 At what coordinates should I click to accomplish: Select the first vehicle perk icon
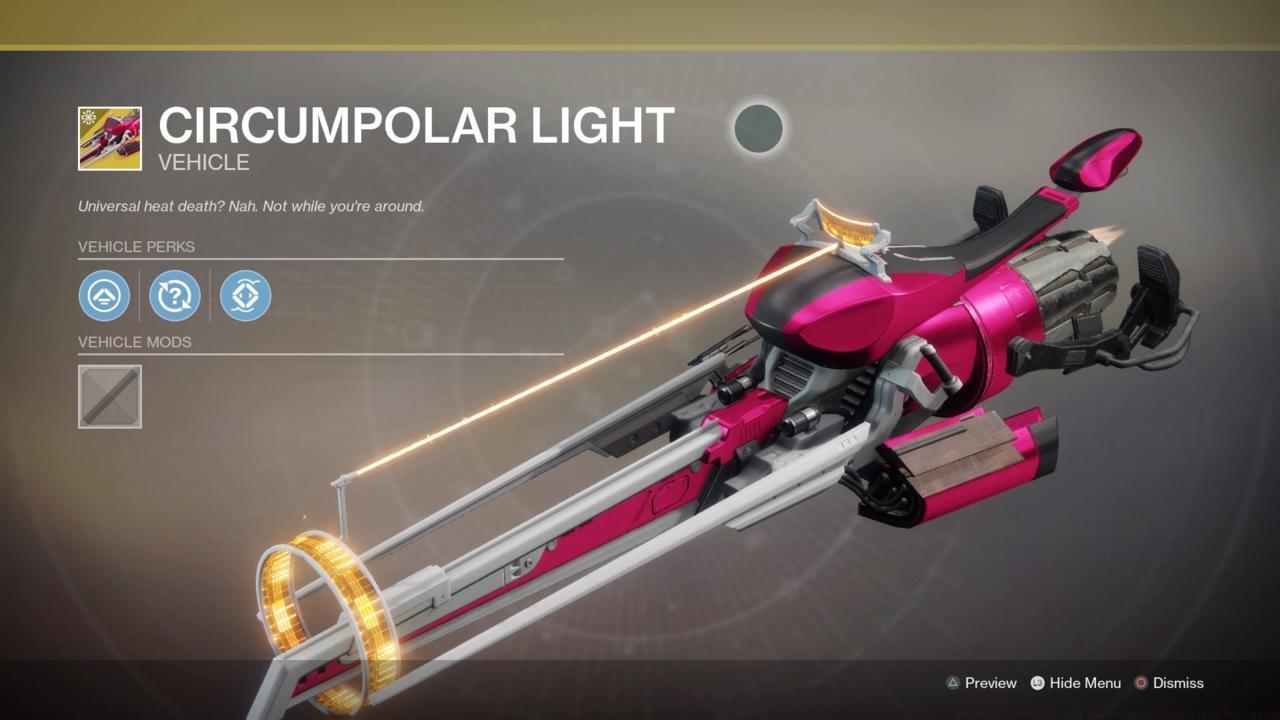tap(105, 296)
